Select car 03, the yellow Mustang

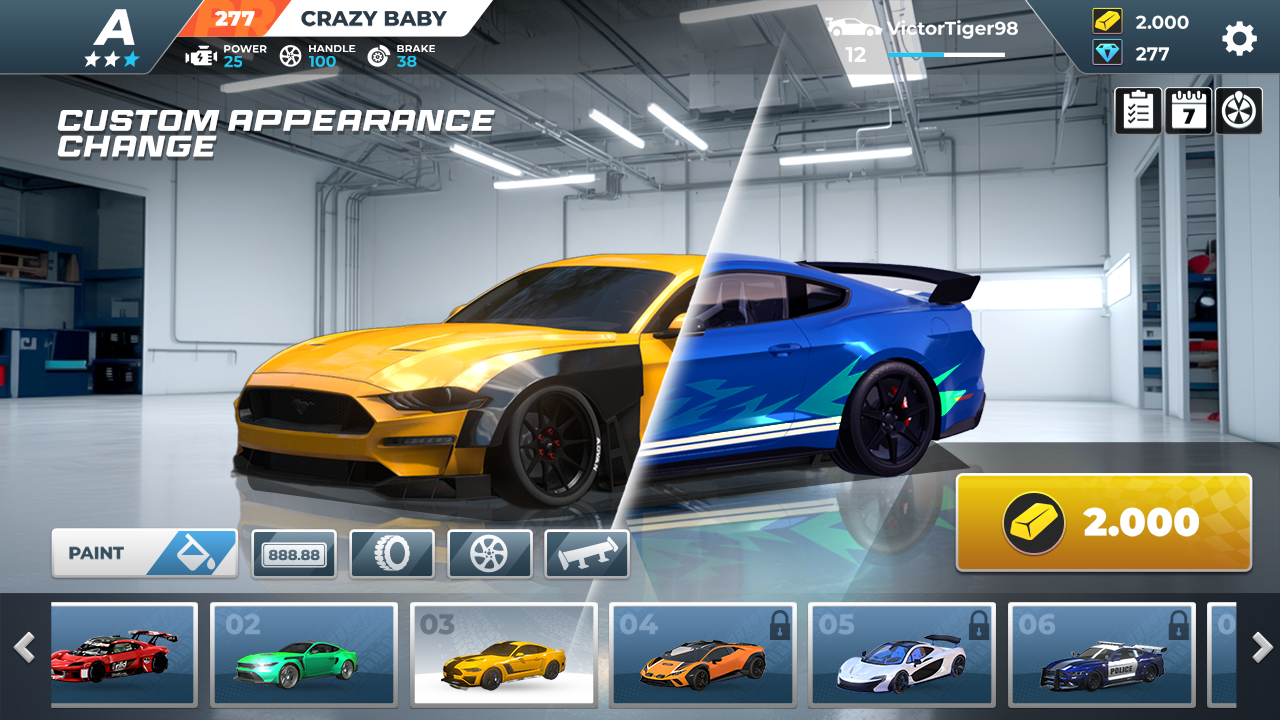(x=504, y=654)
